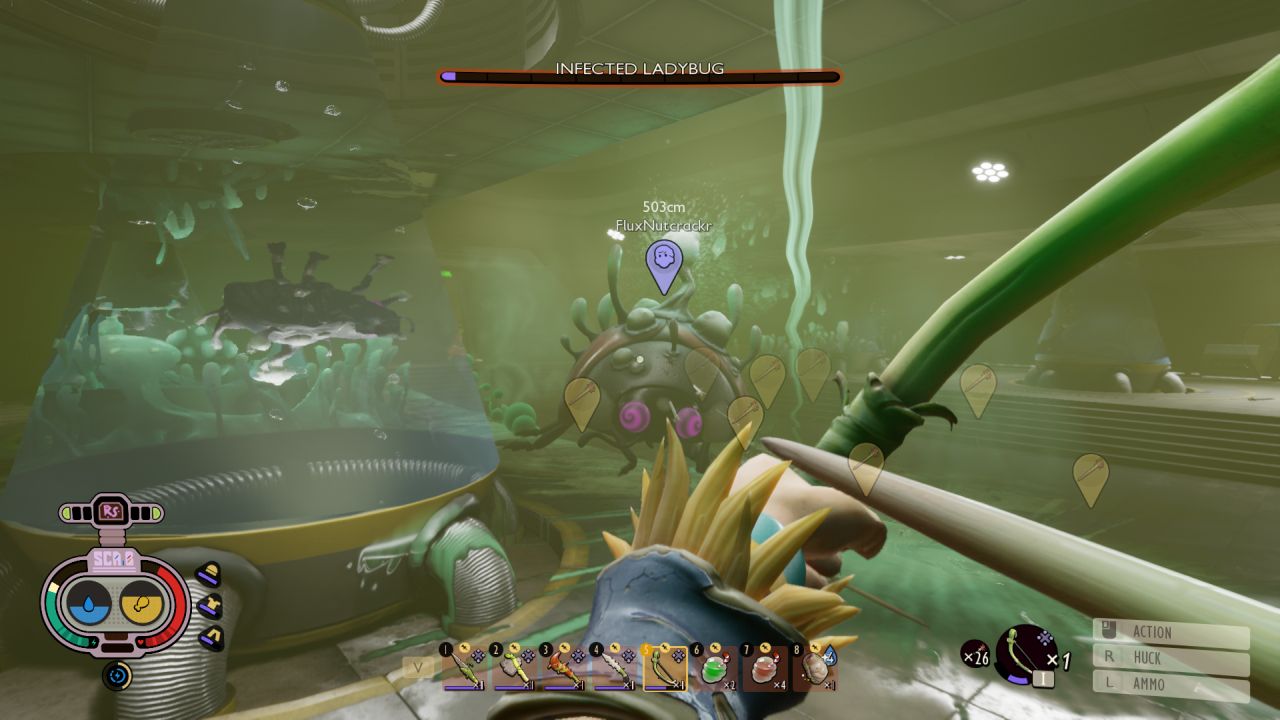Viewport: 1280px width, 720px height.
Task: Choose the stone hammer in hotbar slot 2
Action: tap(512, 667)
